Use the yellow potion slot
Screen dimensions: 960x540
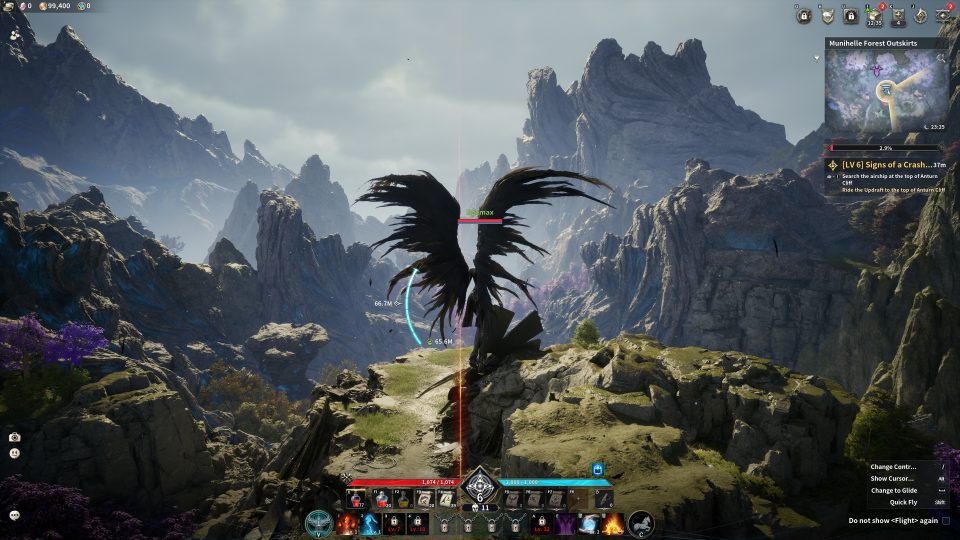404,498
